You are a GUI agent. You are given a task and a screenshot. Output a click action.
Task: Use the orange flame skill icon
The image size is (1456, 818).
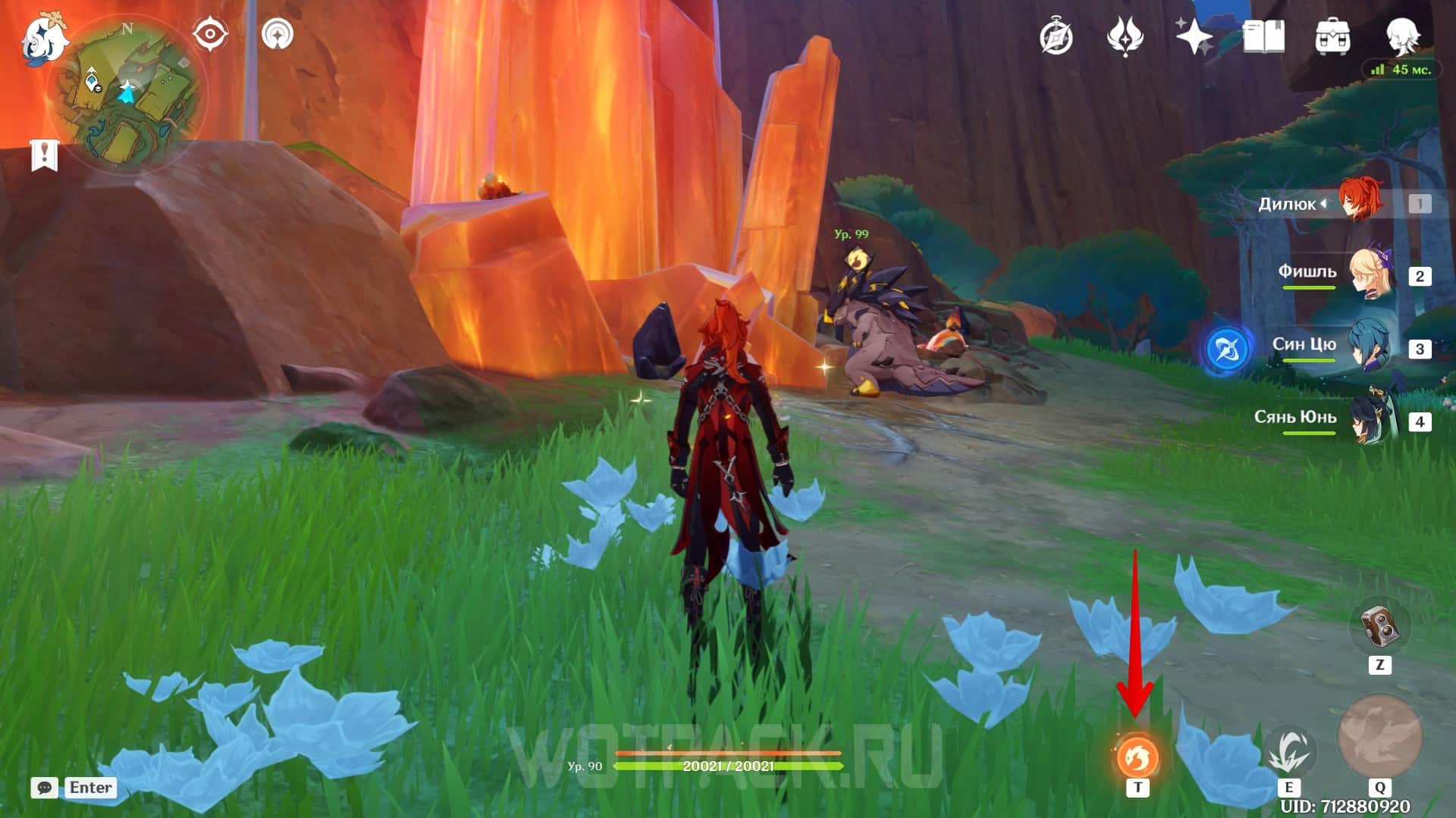(1137, 757)
